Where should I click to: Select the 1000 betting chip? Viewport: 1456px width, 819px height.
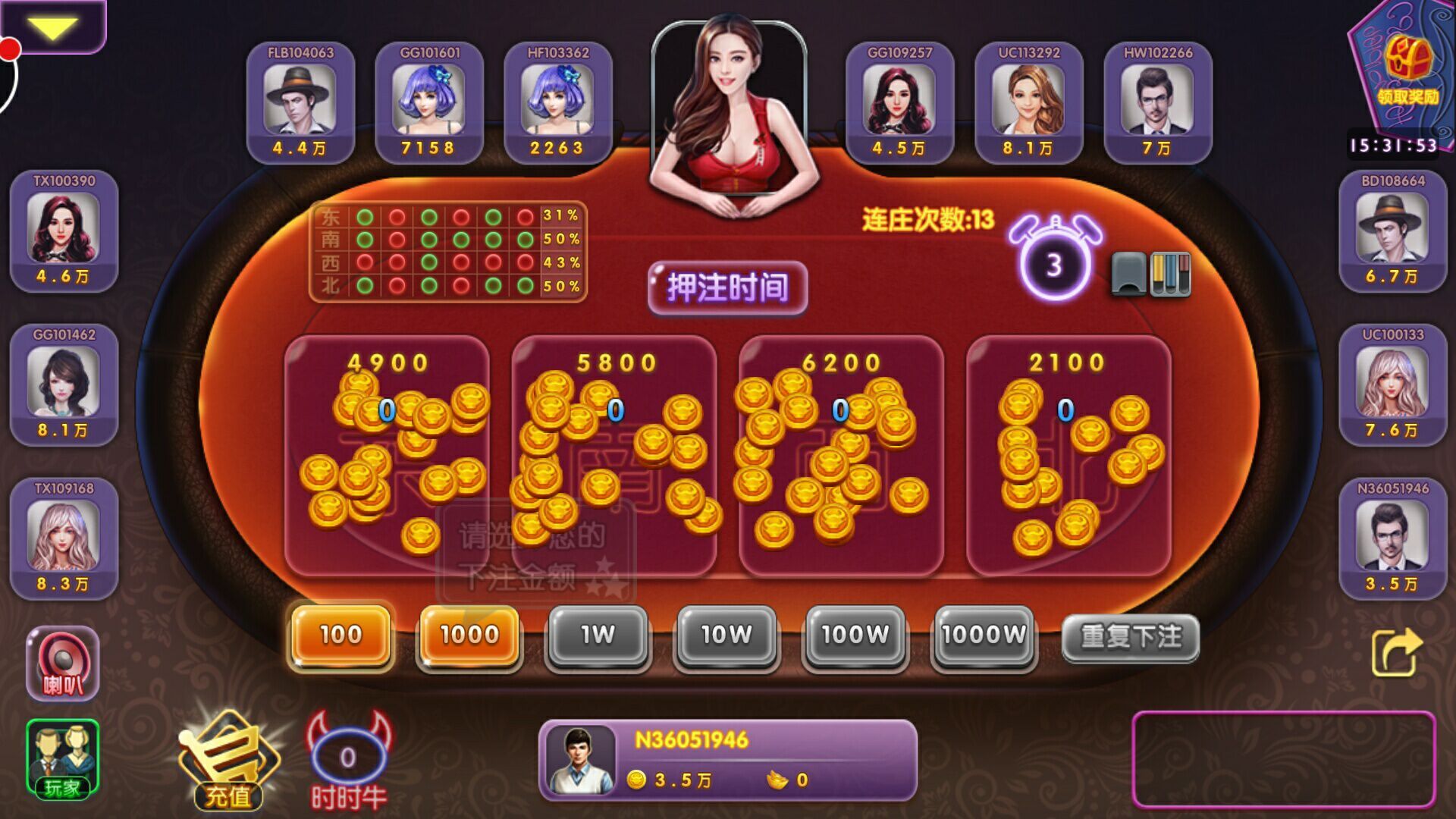468,637
